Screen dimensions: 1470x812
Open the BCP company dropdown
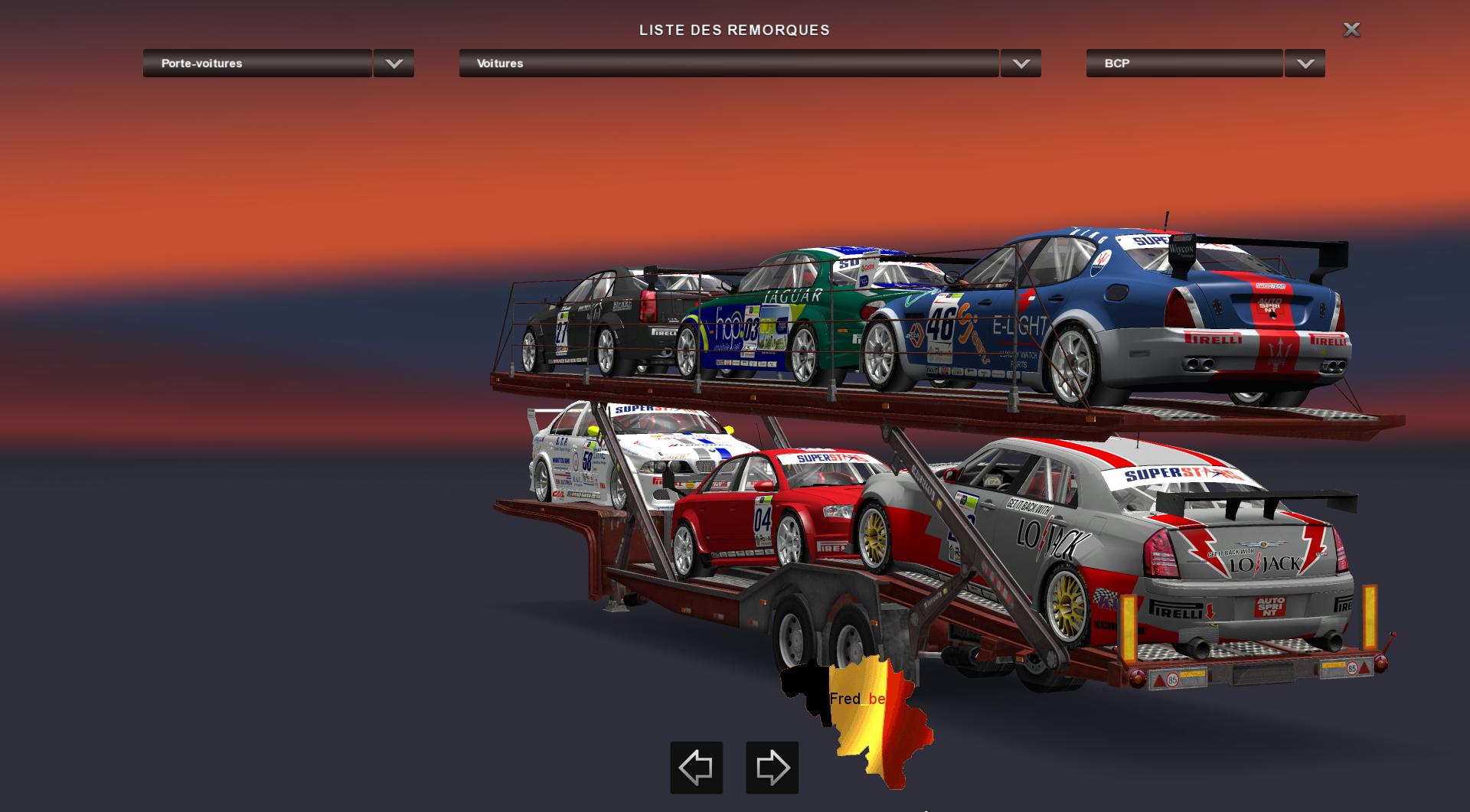point(1305,64)
